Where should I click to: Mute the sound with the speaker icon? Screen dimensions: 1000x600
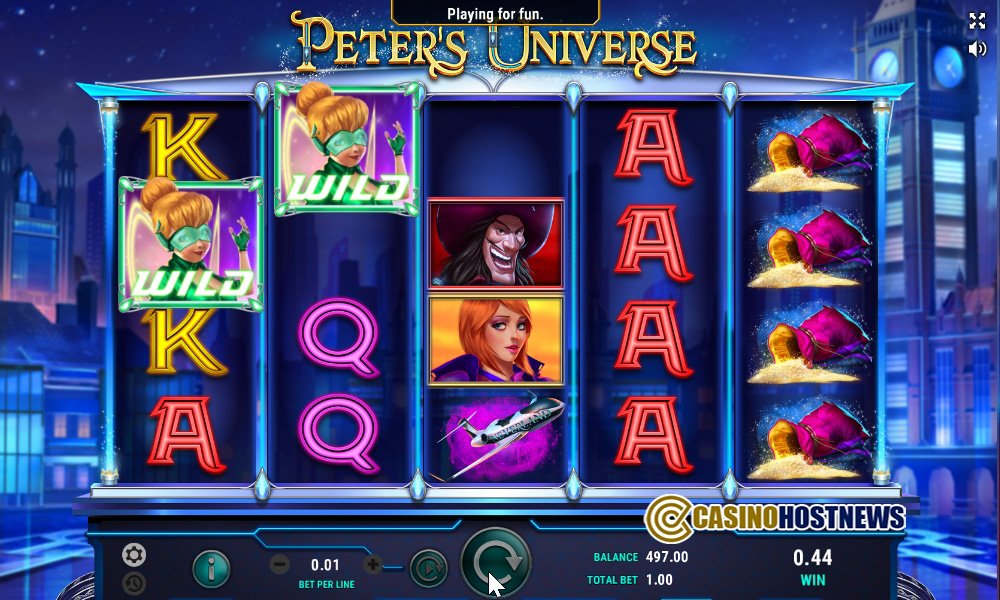pos(977,48)
